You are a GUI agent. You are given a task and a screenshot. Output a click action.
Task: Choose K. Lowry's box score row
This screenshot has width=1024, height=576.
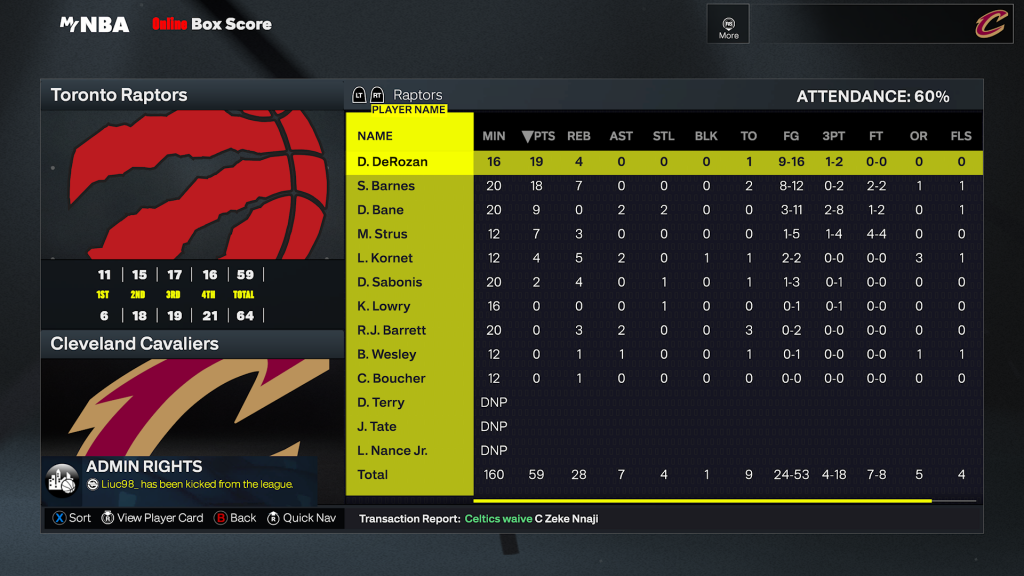pos(384,306)
